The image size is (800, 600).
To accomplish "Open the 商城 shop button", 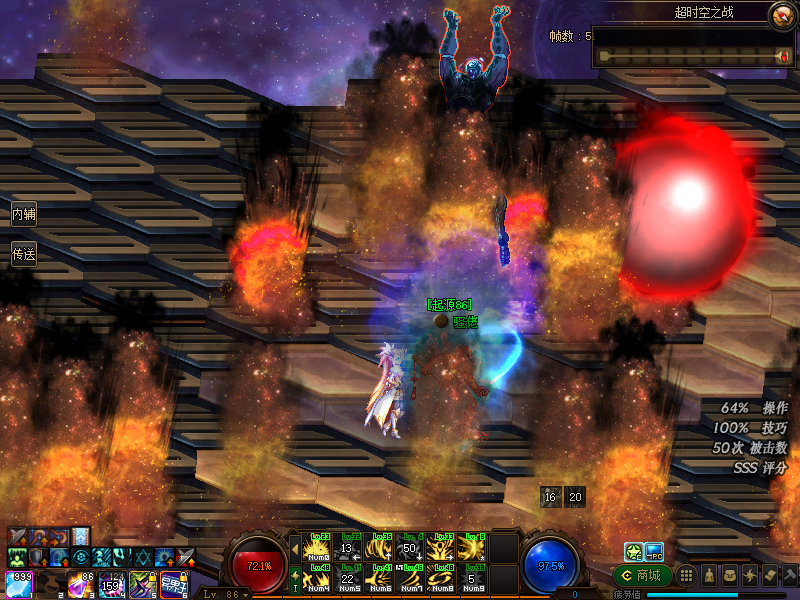I will click(x=641, y=576).
